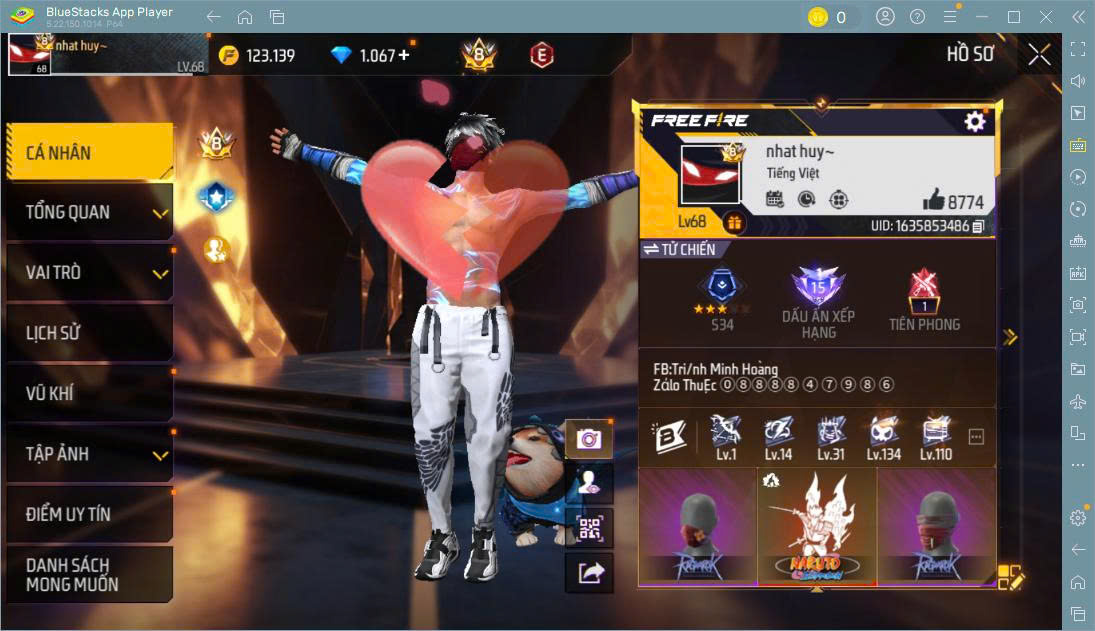Close the HỒ SƠ profile screen
This screenshot has width=1095, height=631.
(x=1039, y=54)
